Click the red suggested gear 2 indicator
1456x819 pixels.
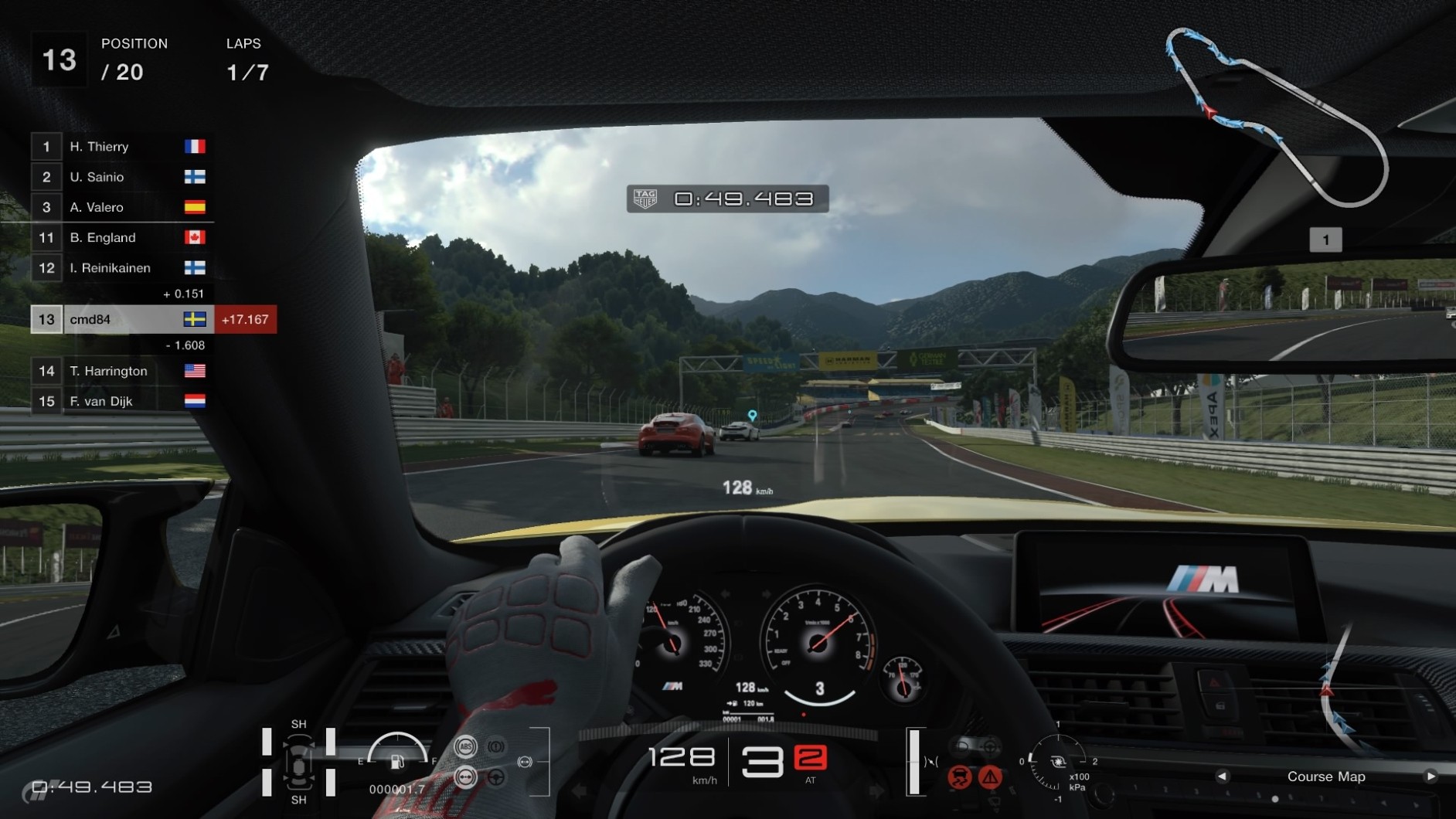[x=810, y=758]
